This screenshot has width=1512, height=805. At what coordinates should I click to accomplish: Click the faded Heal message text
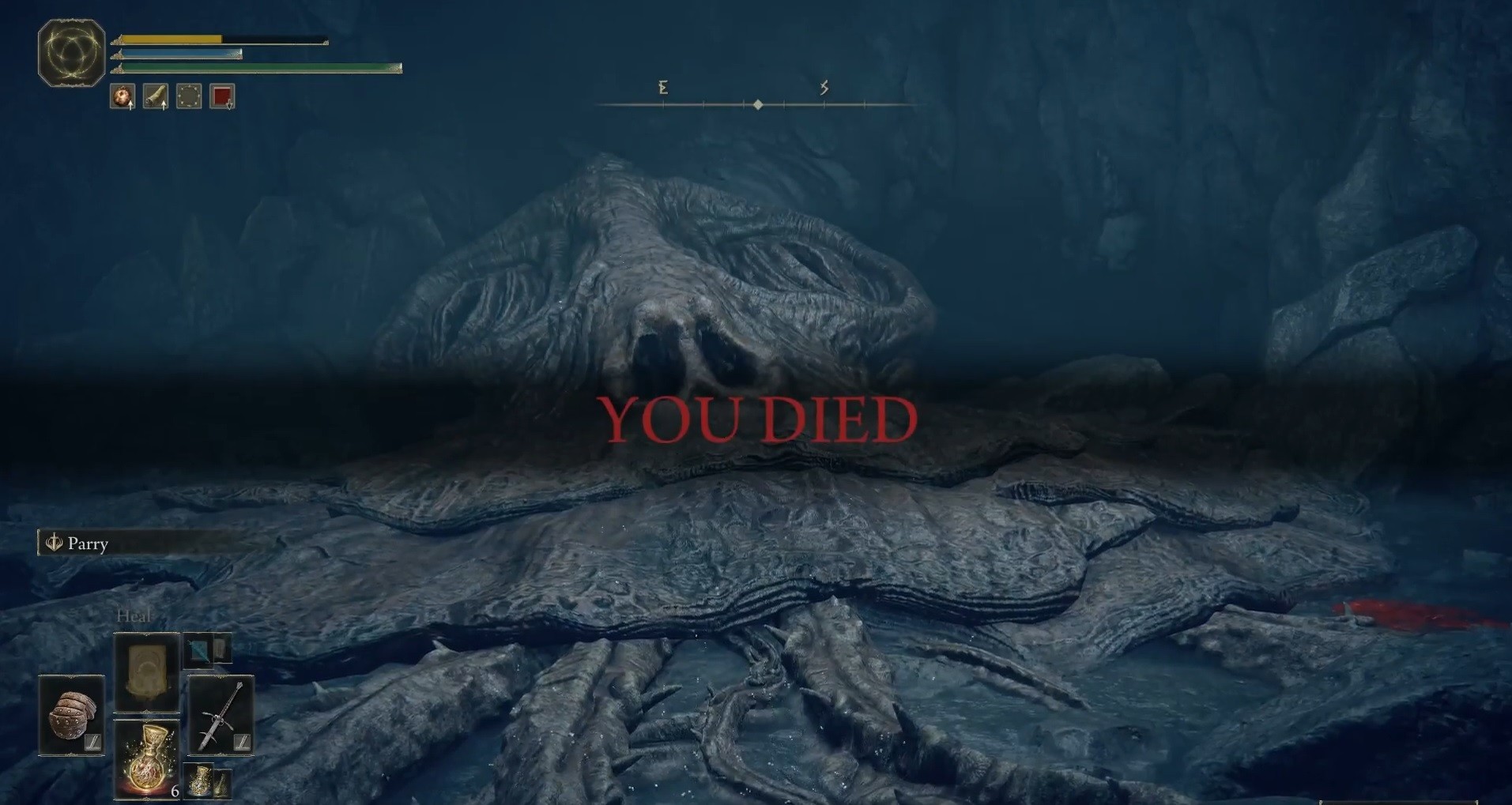coord(134,616)
